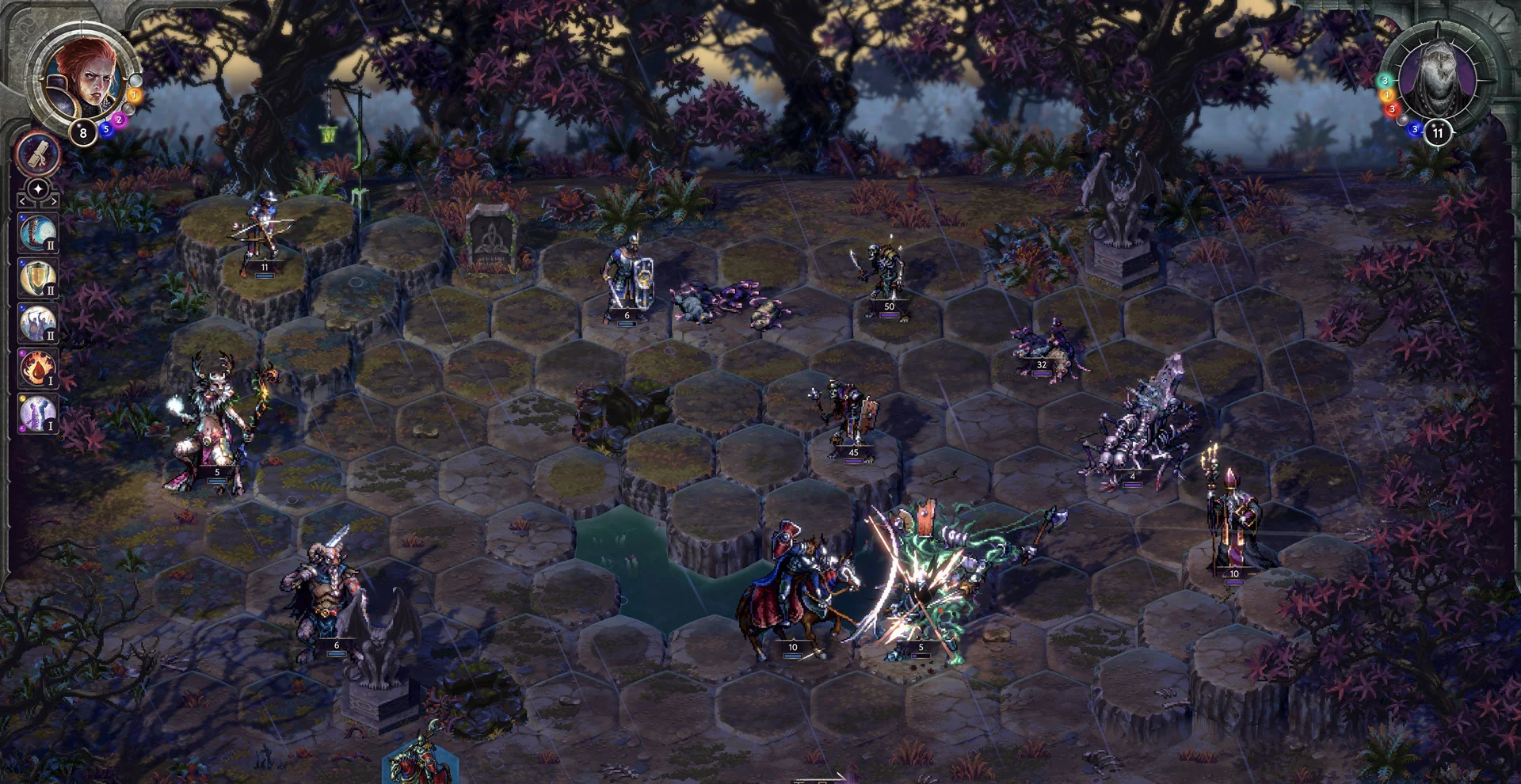This screenshot has height=784, width=1521.
Task: Go to previous spell page arrow
Action: (23, 202)
